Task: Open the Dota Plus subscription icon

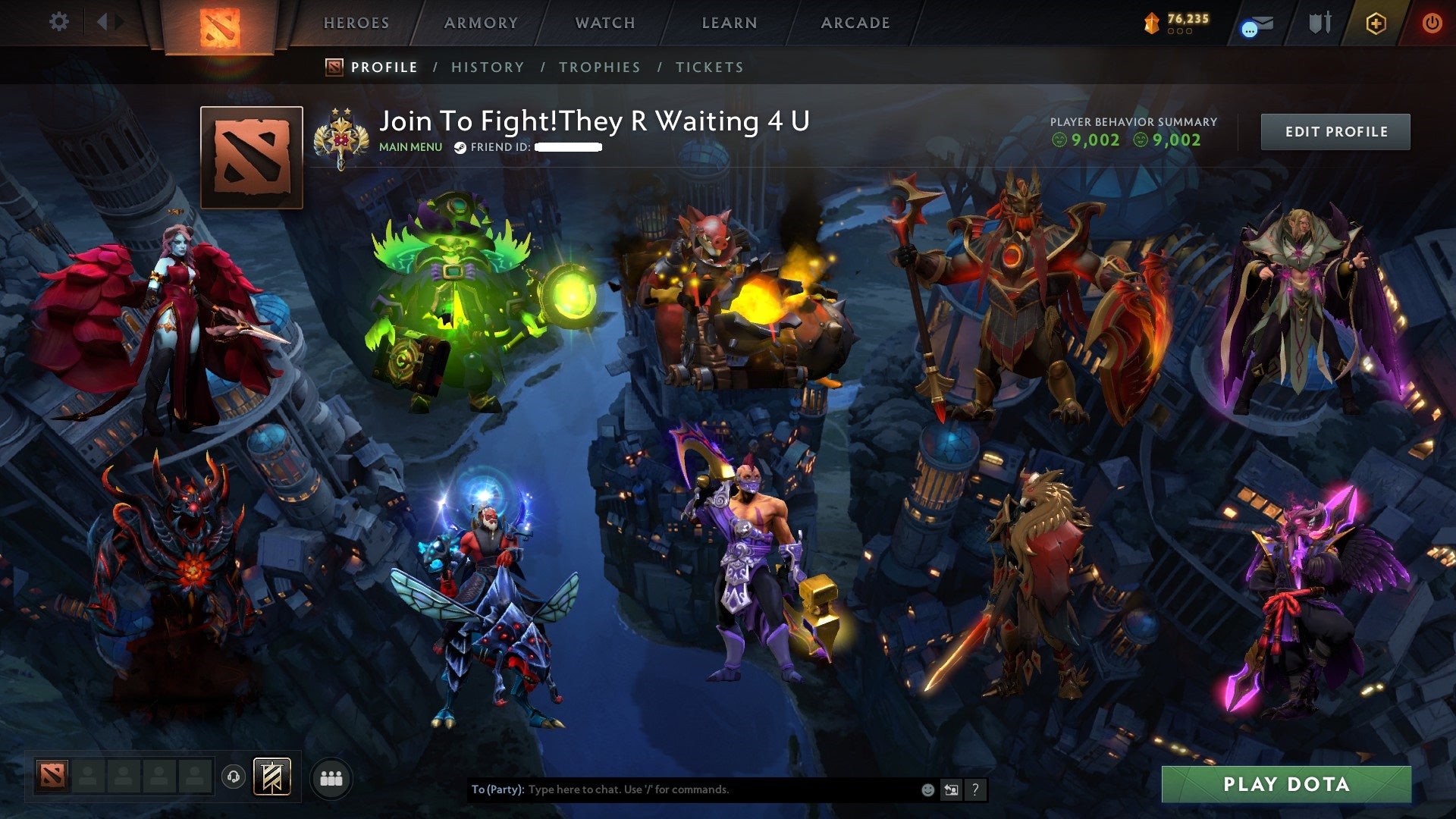Action: [1378, 24]
